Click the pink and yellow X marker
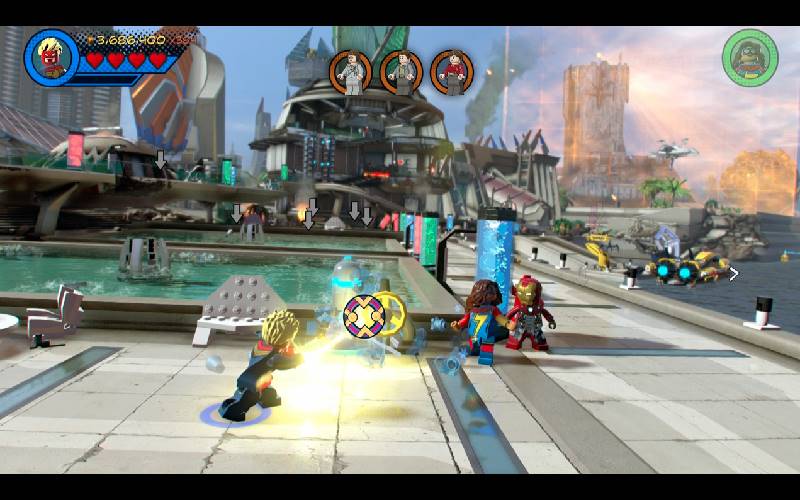This screenshot has height=500, width=800. 364,315
